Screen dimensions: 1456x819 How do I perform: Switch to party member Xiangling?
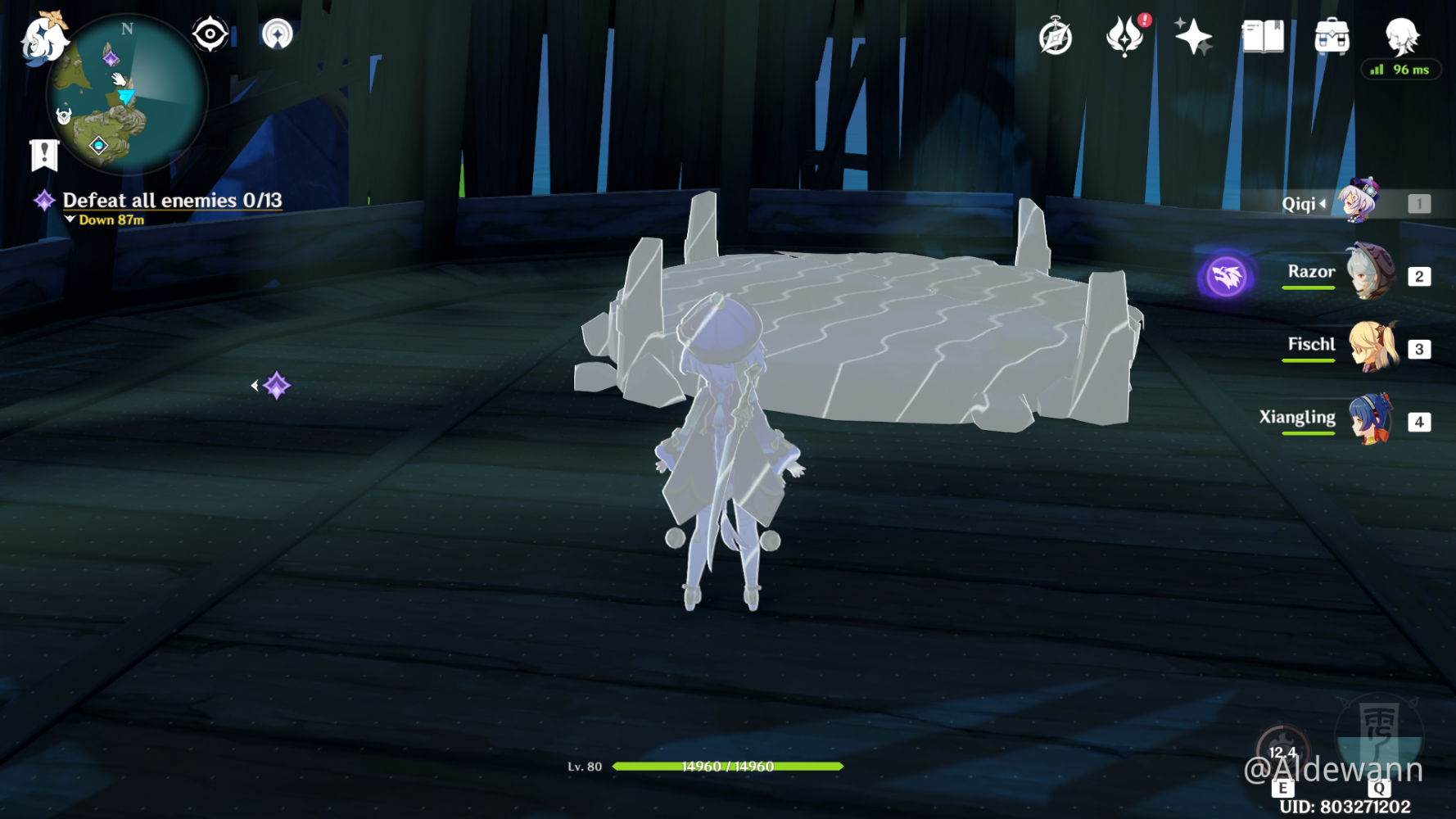[1369, 419]
